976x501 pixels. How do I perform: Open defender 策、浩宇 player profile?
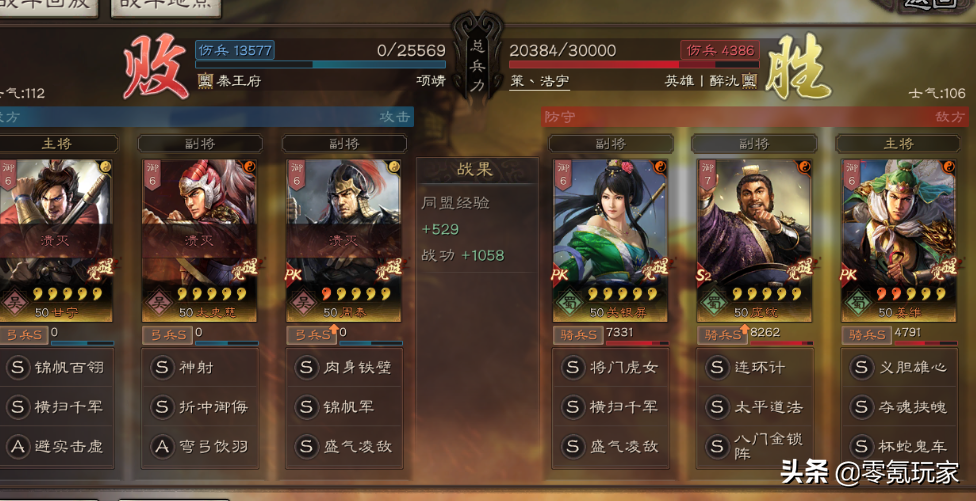point(541,81)
